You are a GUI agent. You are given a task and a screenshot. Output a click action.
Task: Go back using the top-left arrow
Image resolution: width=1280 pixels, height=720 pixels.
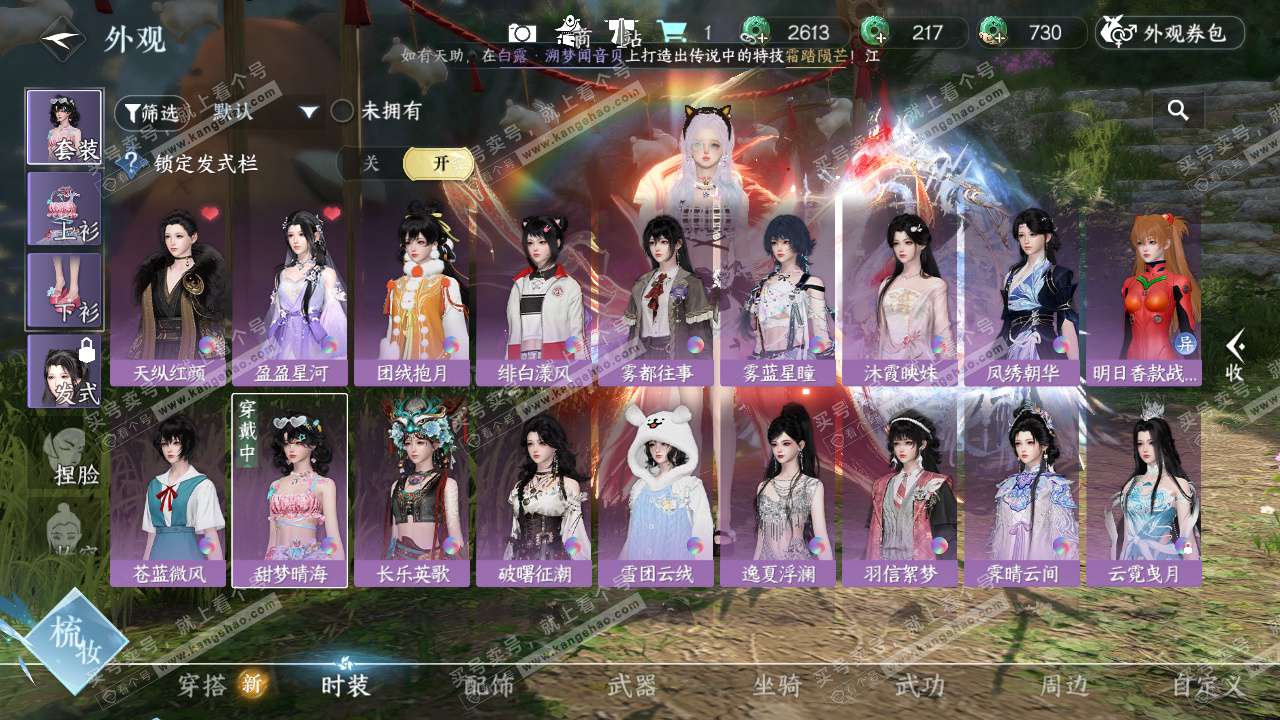coord(62,40)
